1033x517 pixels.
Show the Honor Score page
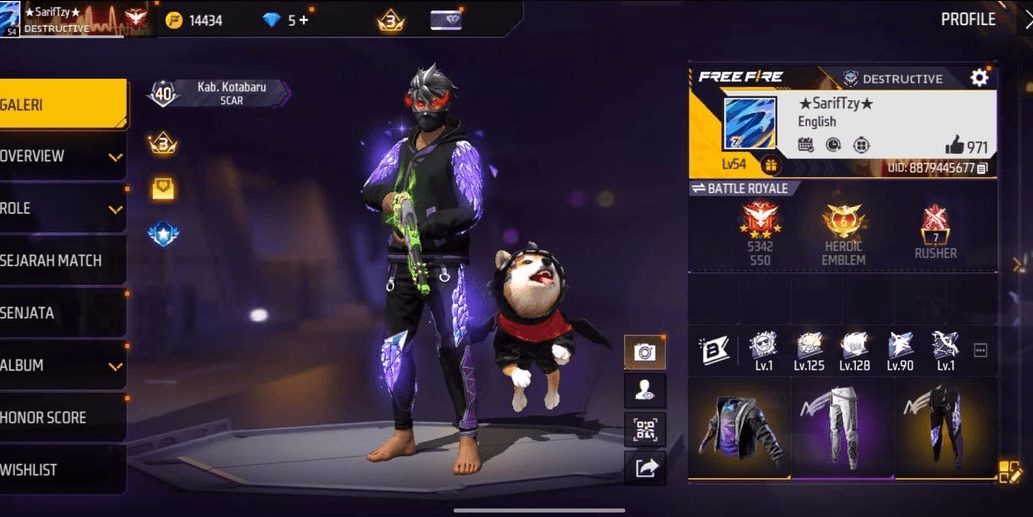coord(60,418)
